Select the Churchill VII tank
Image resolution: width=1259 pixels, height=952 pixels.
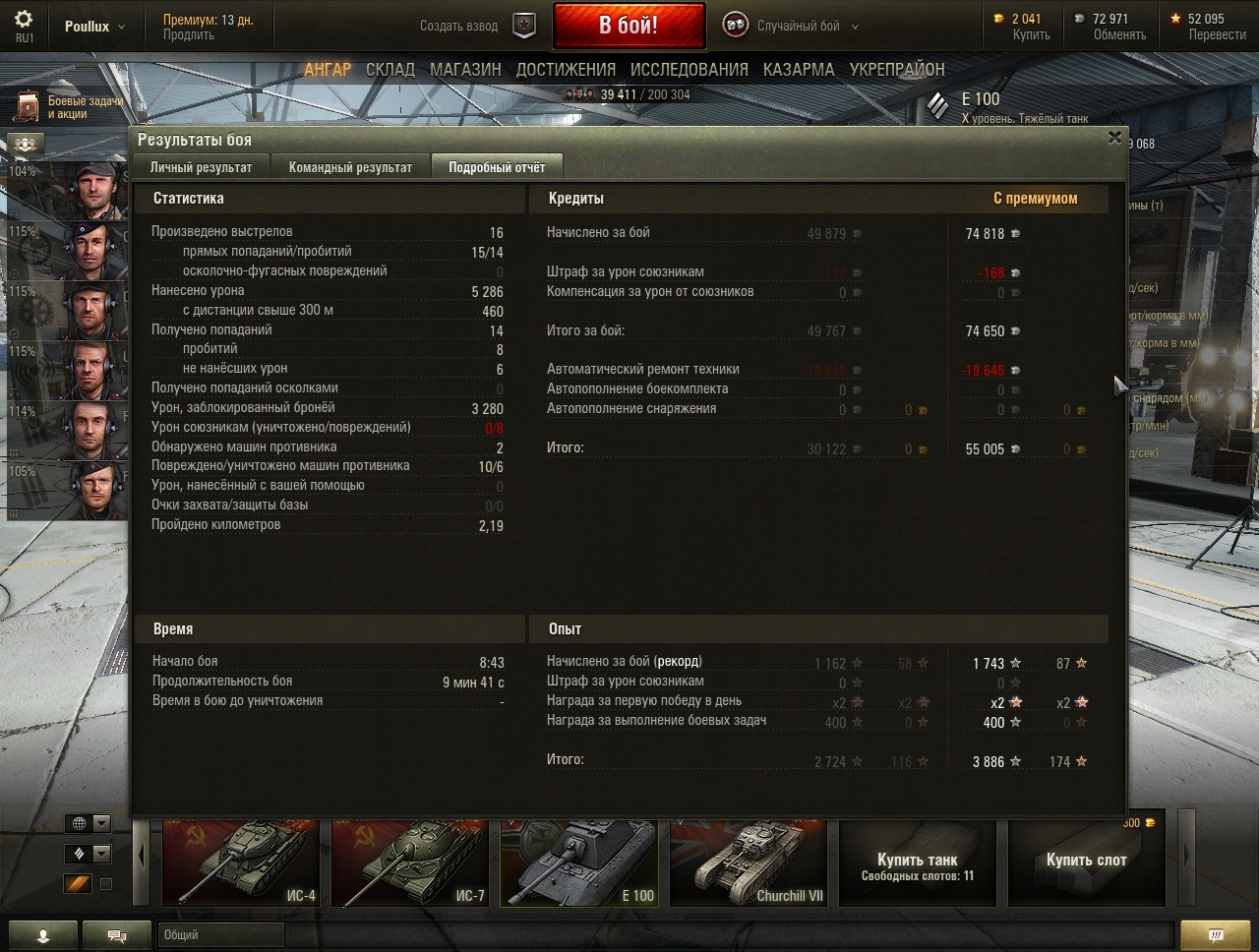tap(749, 863)
